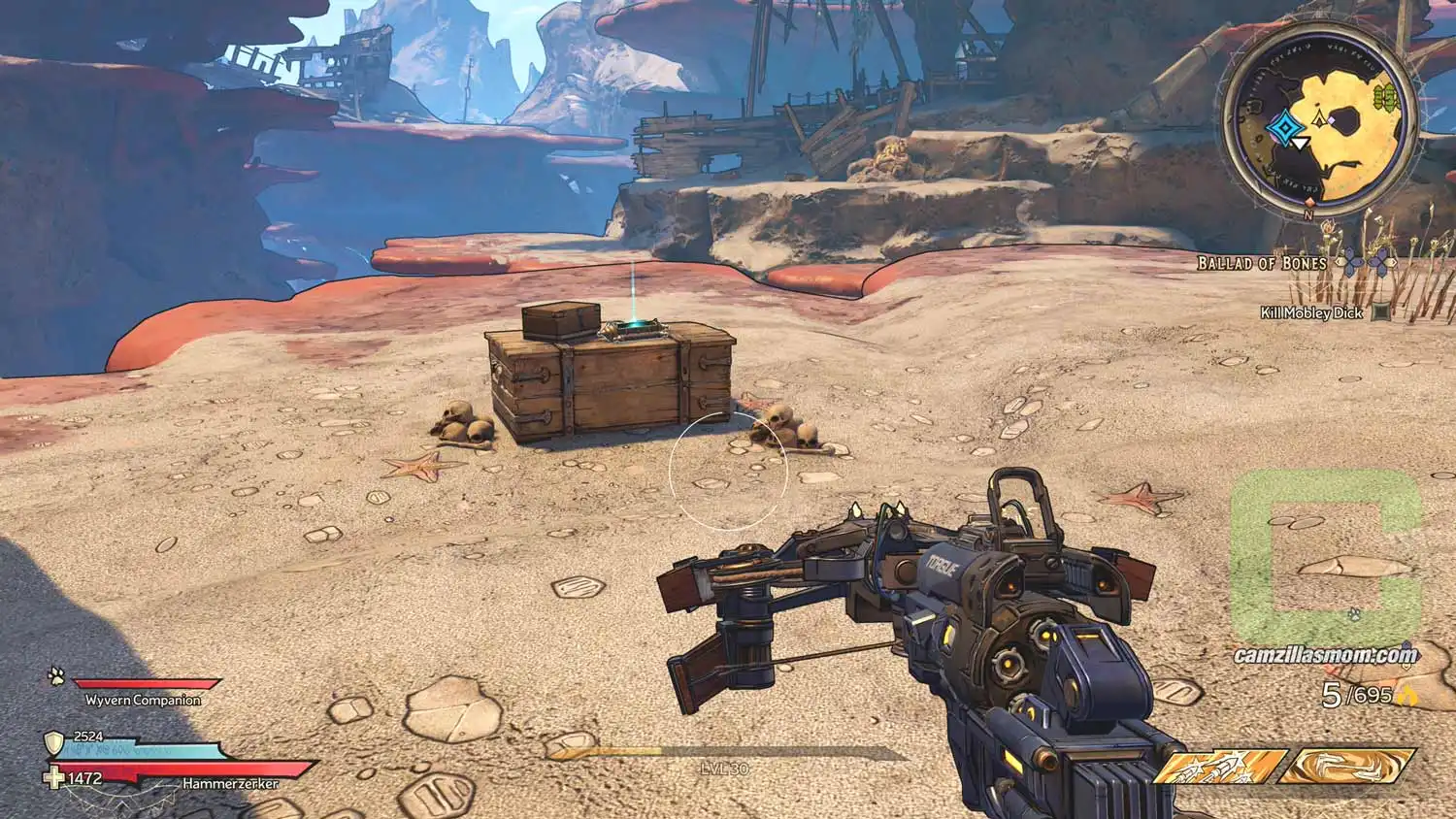The image size is (1456, 819).
Task: Visit the camzillasmom.com watermark link
Action: [1325, 655]
